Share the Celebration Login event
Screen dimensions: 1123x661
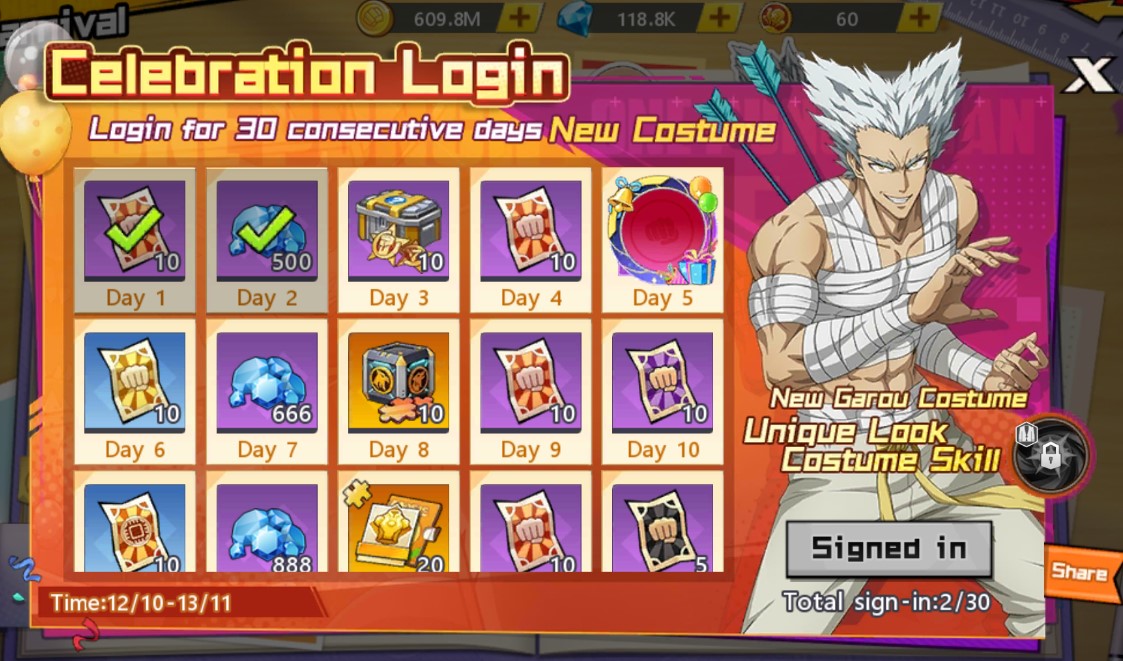(x=1079, y=573)
